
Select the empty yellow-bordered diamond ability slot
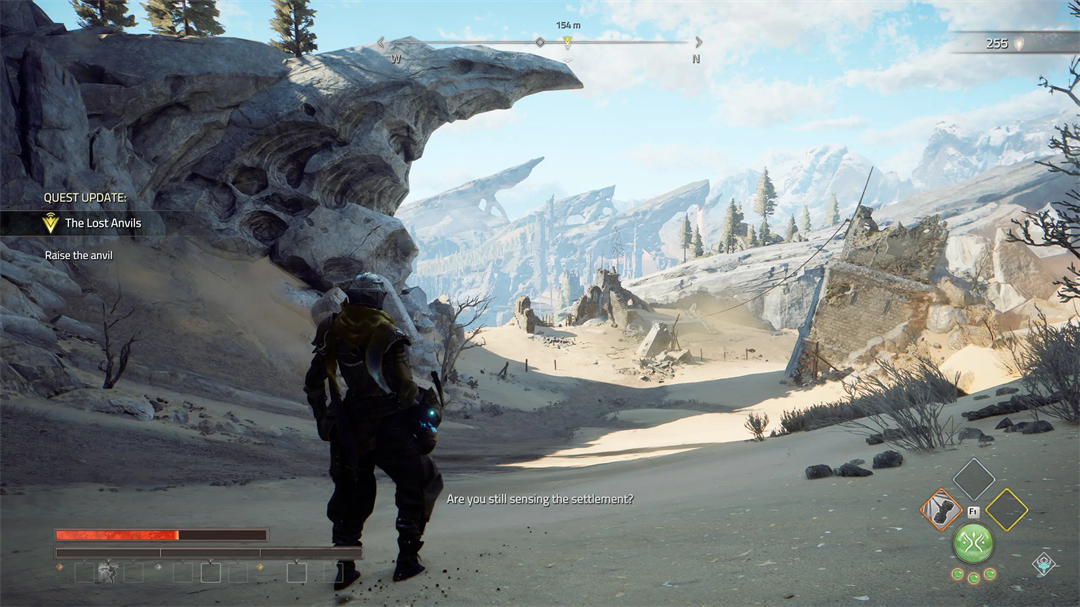1006,510
